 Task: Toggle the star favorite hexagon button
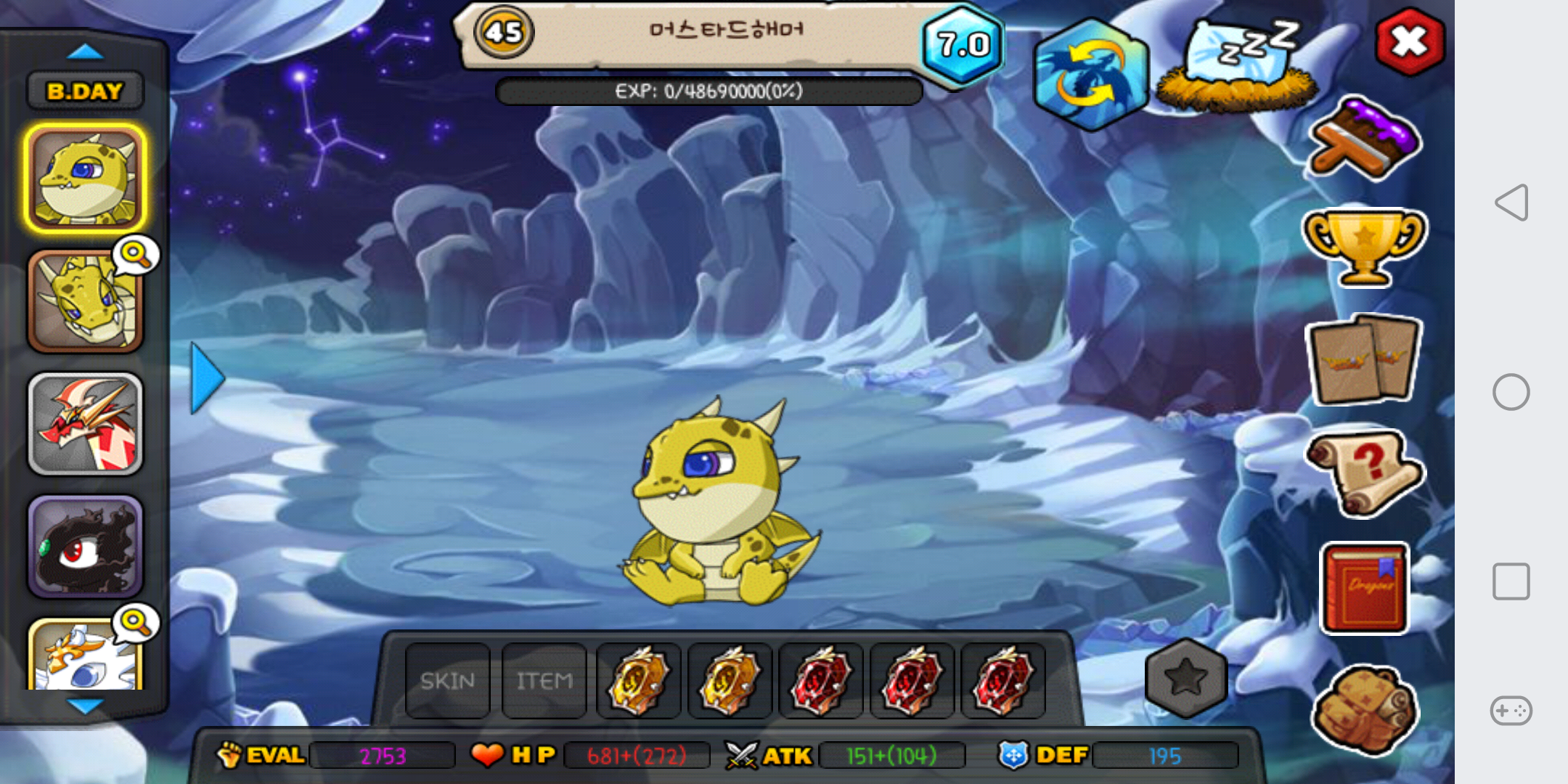(1185, 678)
